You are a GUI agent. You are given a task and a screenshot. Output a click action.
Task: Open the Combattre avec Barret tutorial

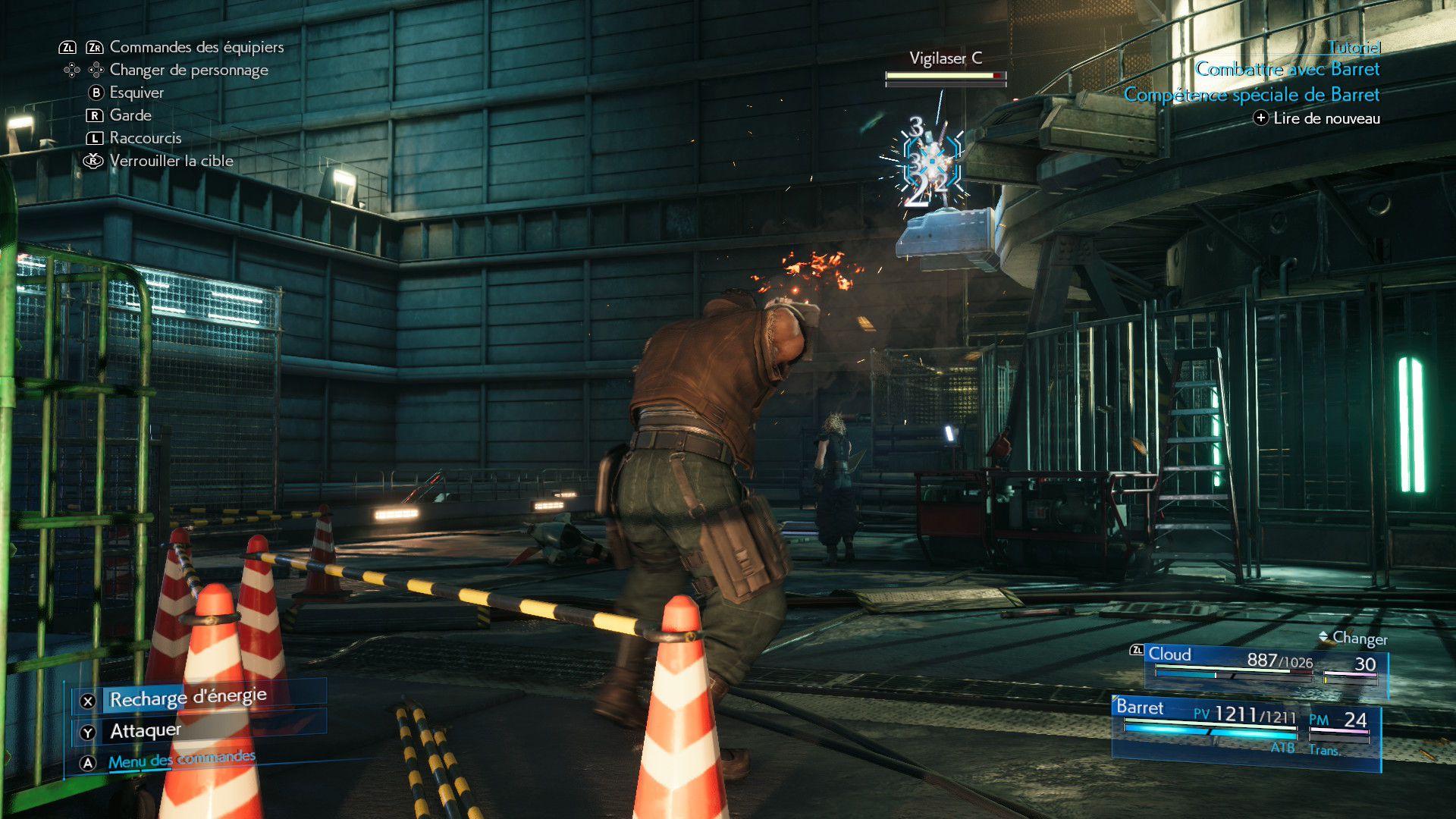click(1287, 69)
